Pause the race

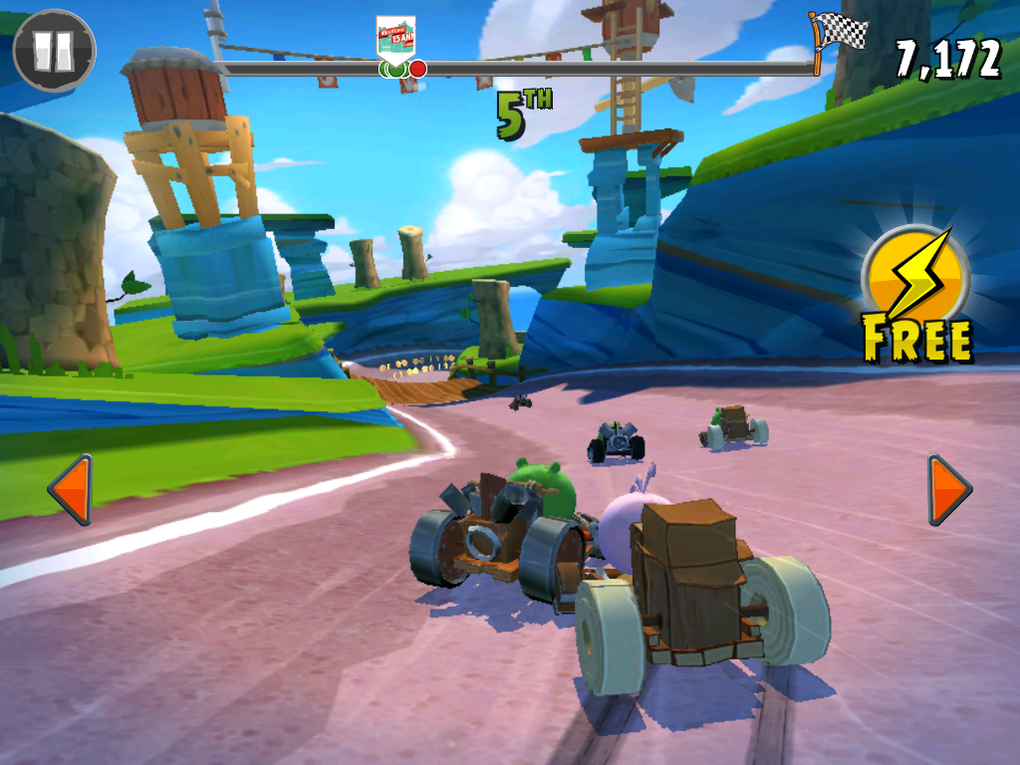point(54,50)
